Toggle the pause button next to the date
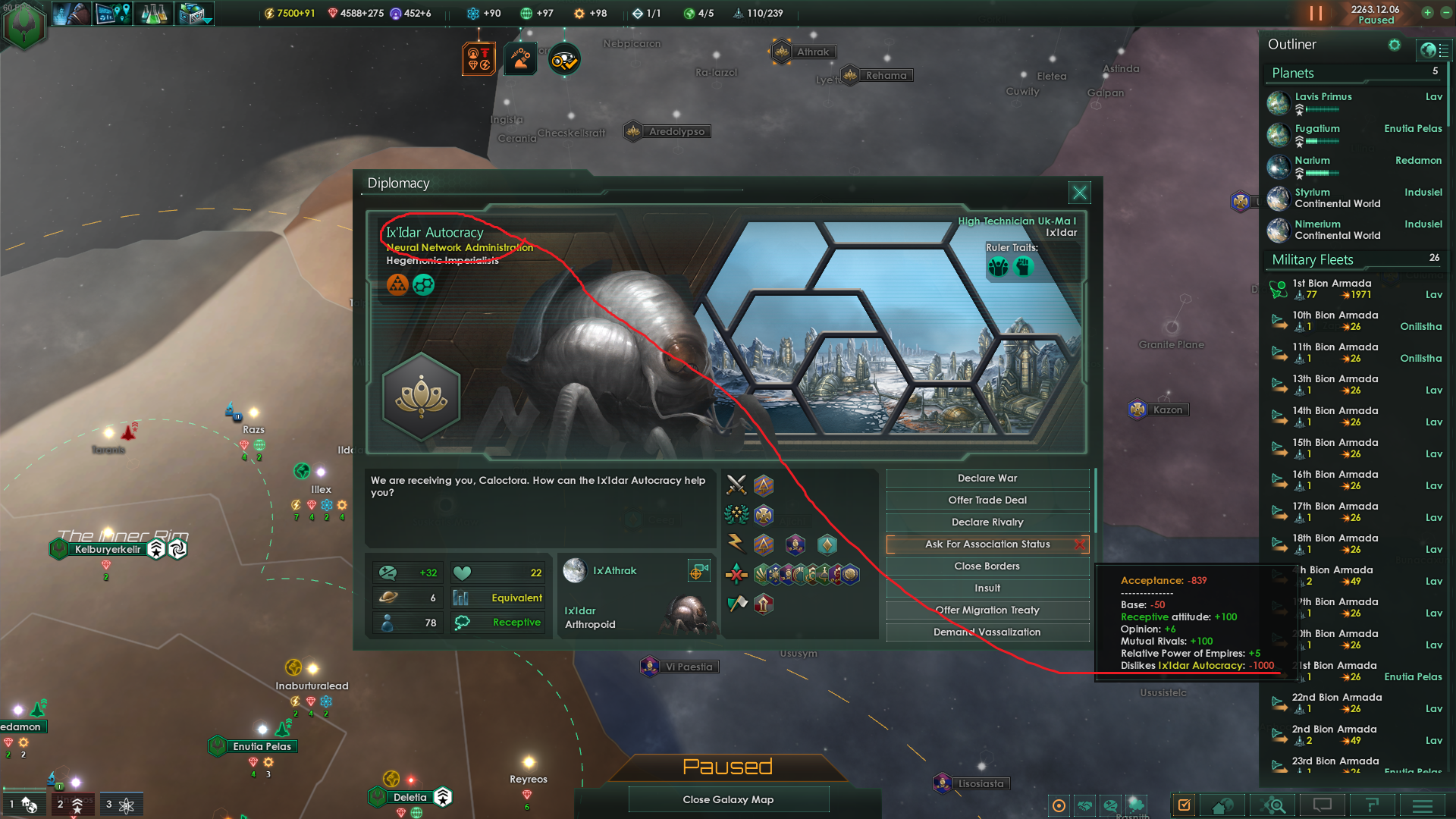The width and height of the screenshot is (1456, 819). 1317,13
